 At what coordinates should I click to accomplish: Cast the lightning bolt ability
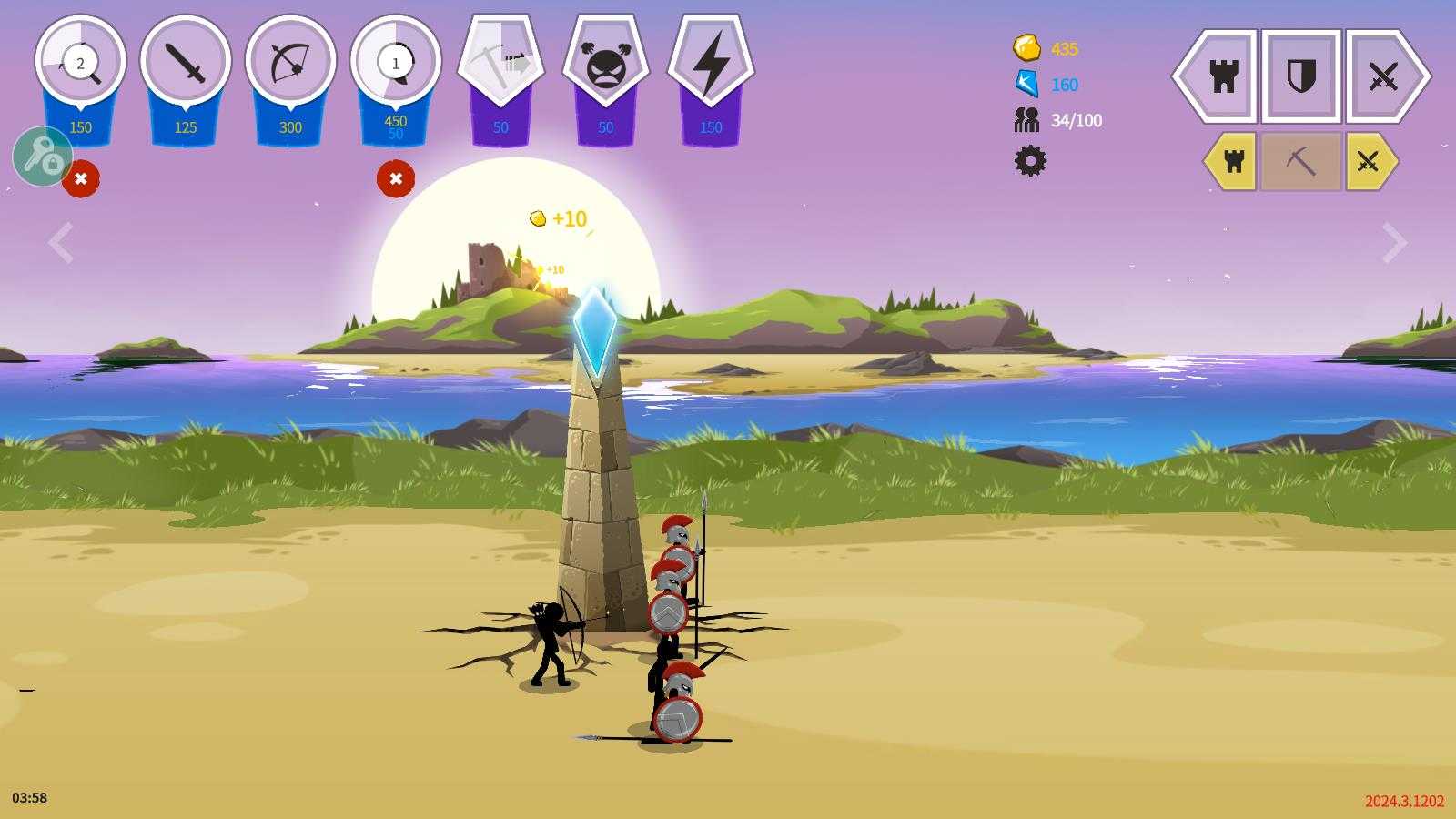tap(711, 65)
